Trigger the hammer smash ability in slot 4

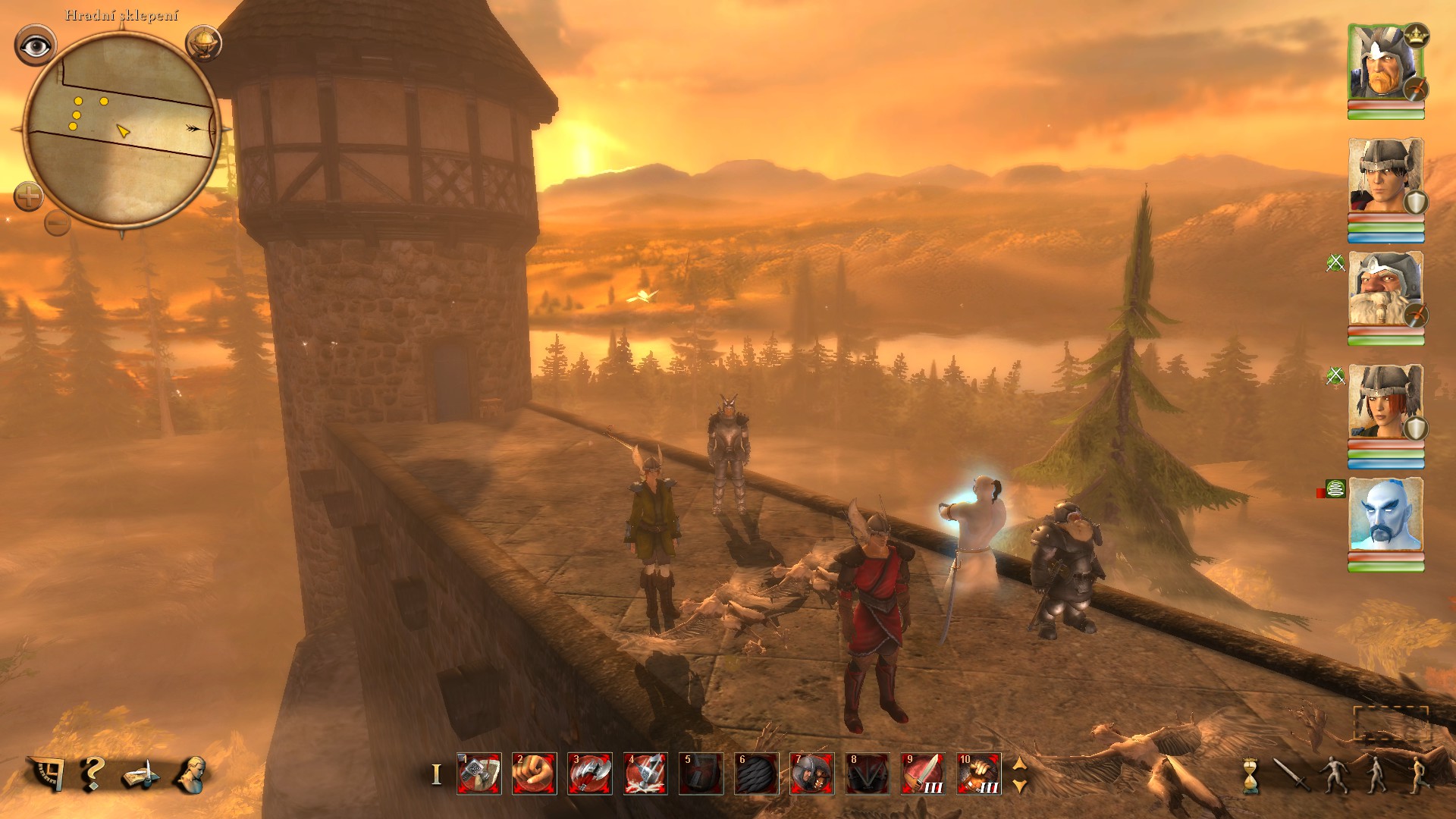[x=645, y=773]
